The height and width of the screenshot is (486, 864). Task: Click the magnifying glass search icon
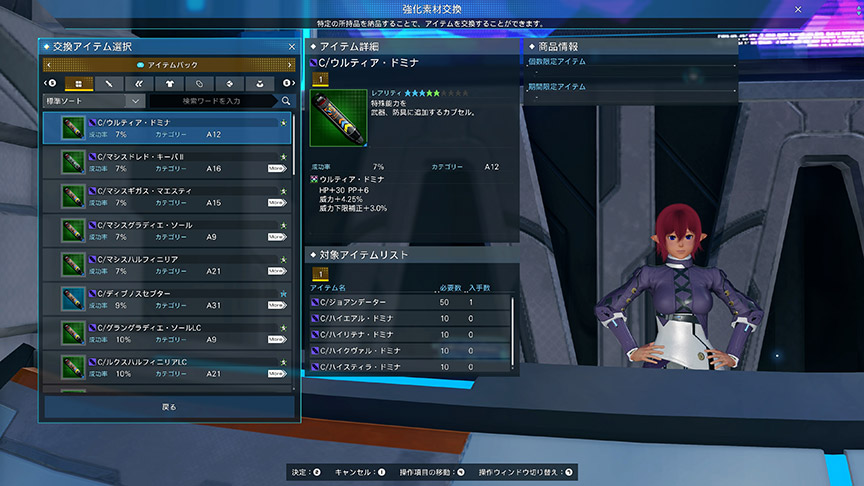tap(286, 101)
